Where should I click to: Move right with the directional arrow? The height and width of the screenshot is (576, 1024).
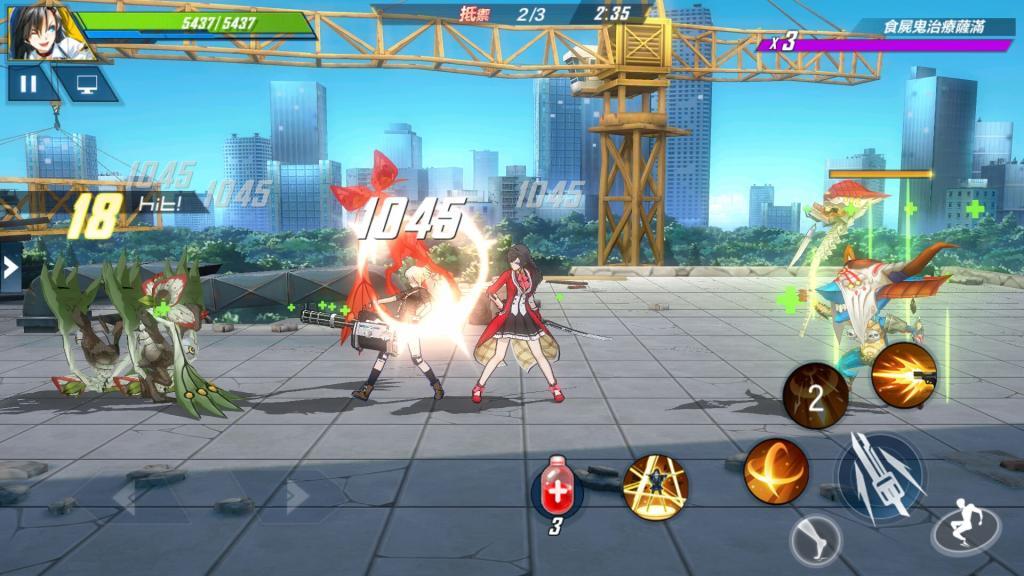298,497
